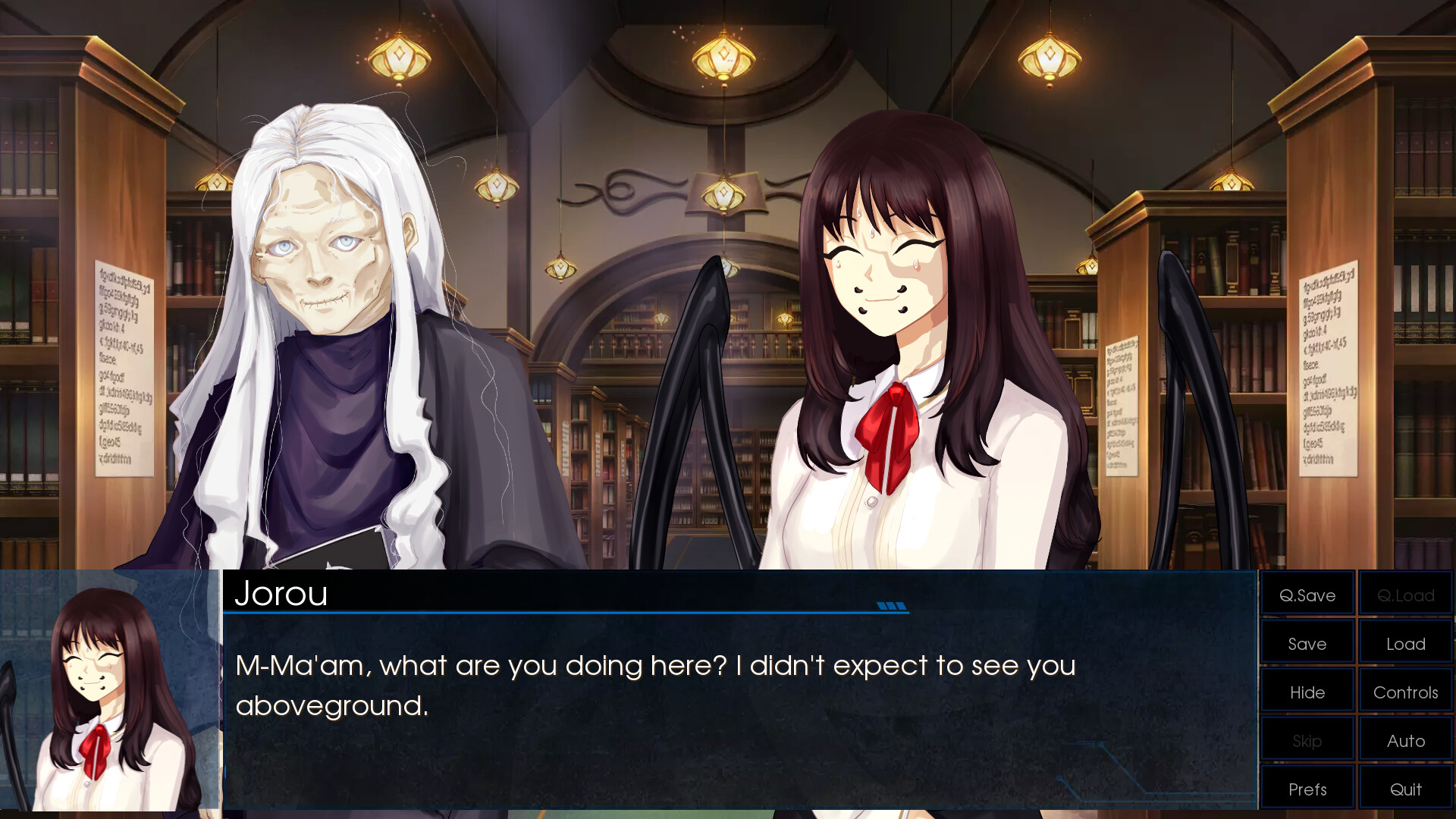Enable Skip mode

pos(1307,739)
